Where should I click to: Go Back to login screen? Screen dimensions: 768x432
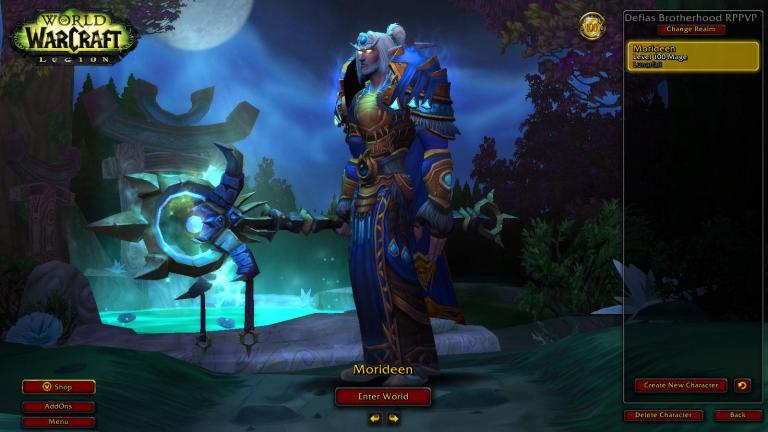coord(738,415)
